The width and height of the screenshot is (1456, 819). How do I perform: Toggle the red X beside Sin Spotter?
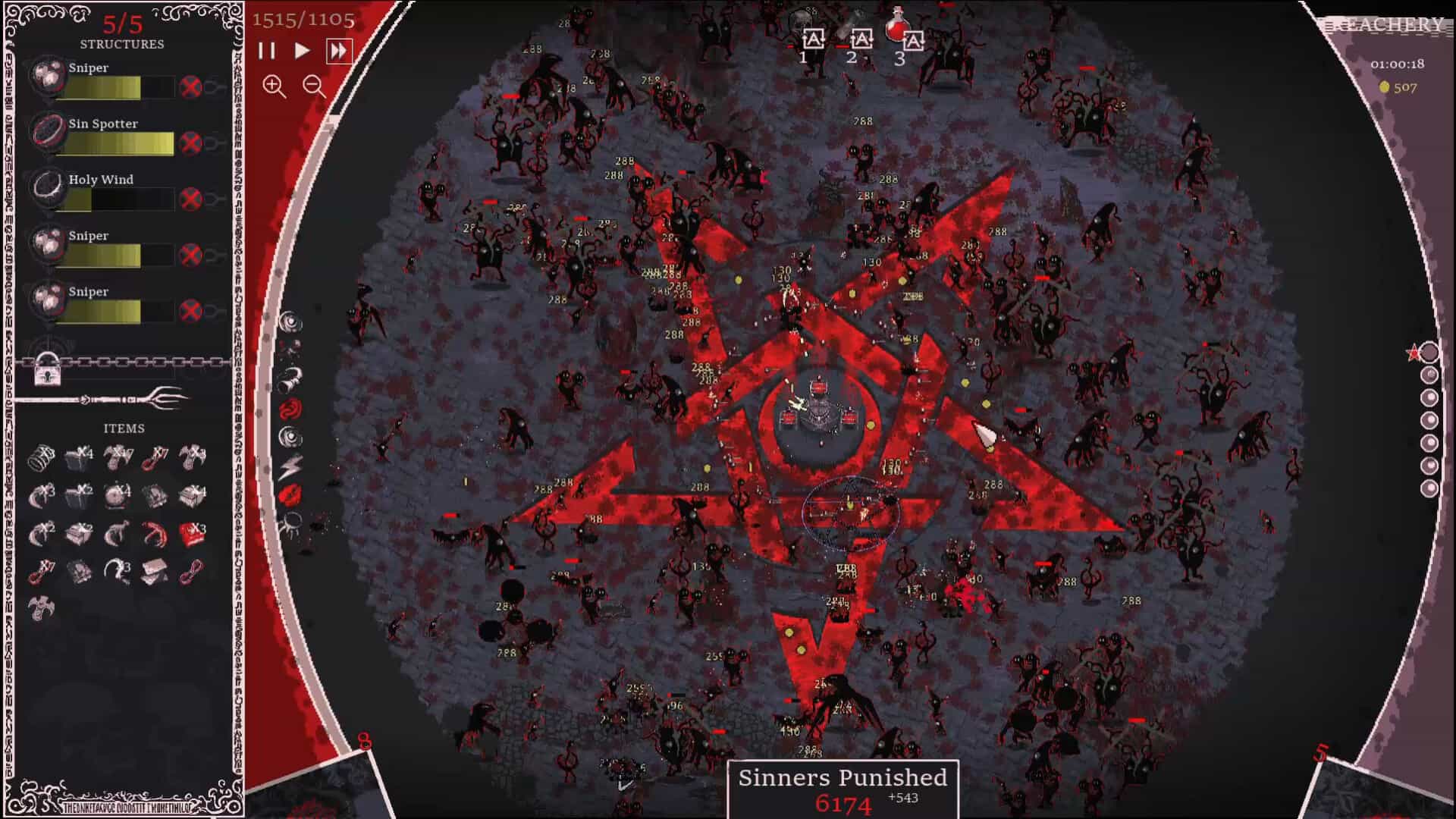point(192,141)
